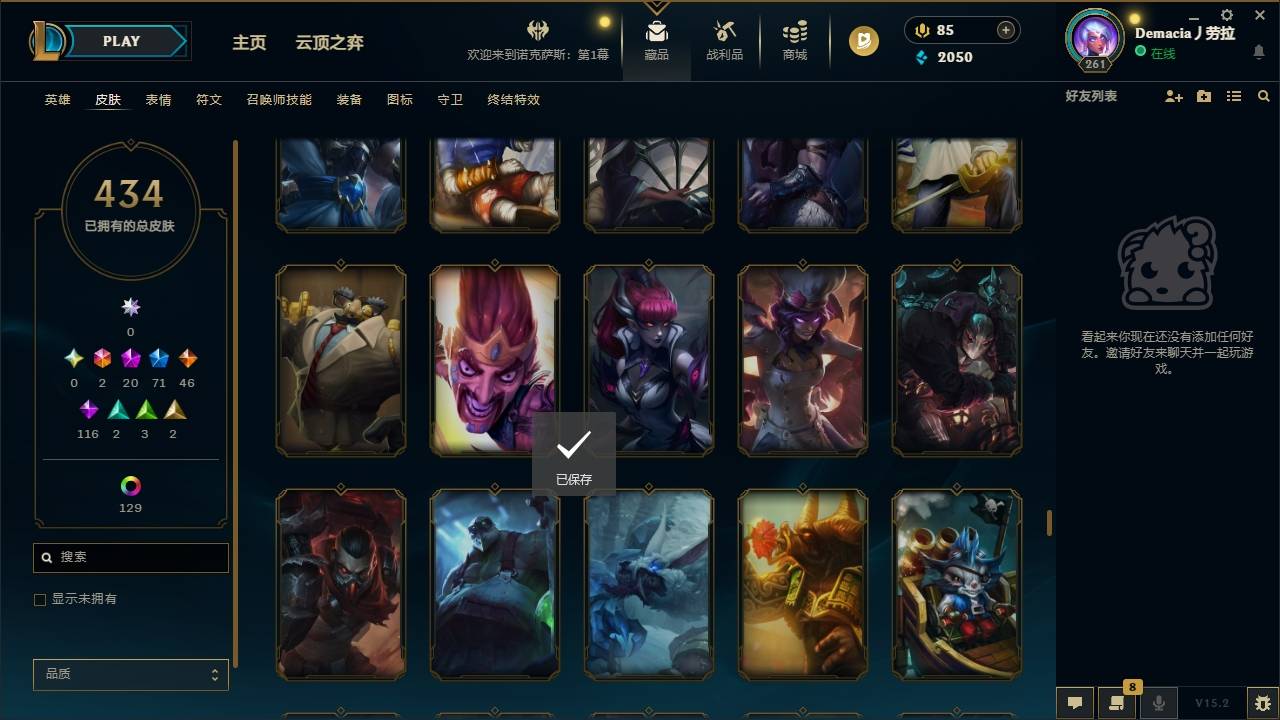Viewport: 1280px width, 720px height.
Task: Open the 品质 quality dropdown
Action: click(130, 674)
